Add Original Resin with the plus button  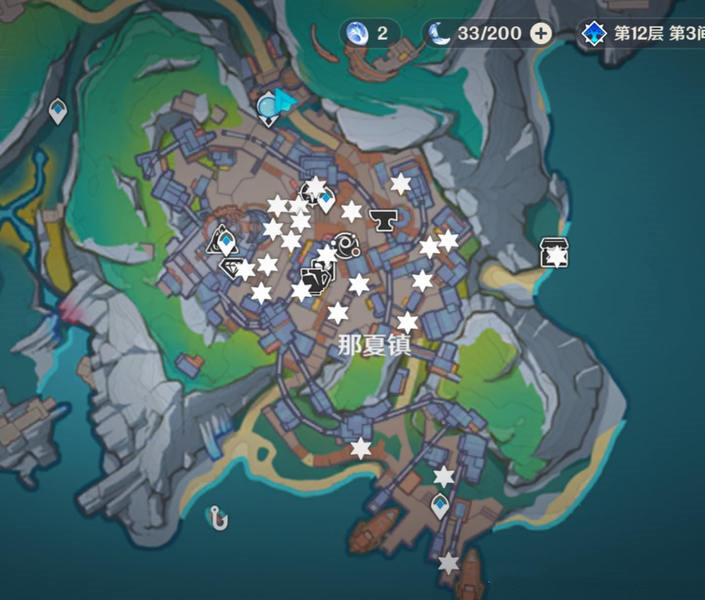[541, 33]
